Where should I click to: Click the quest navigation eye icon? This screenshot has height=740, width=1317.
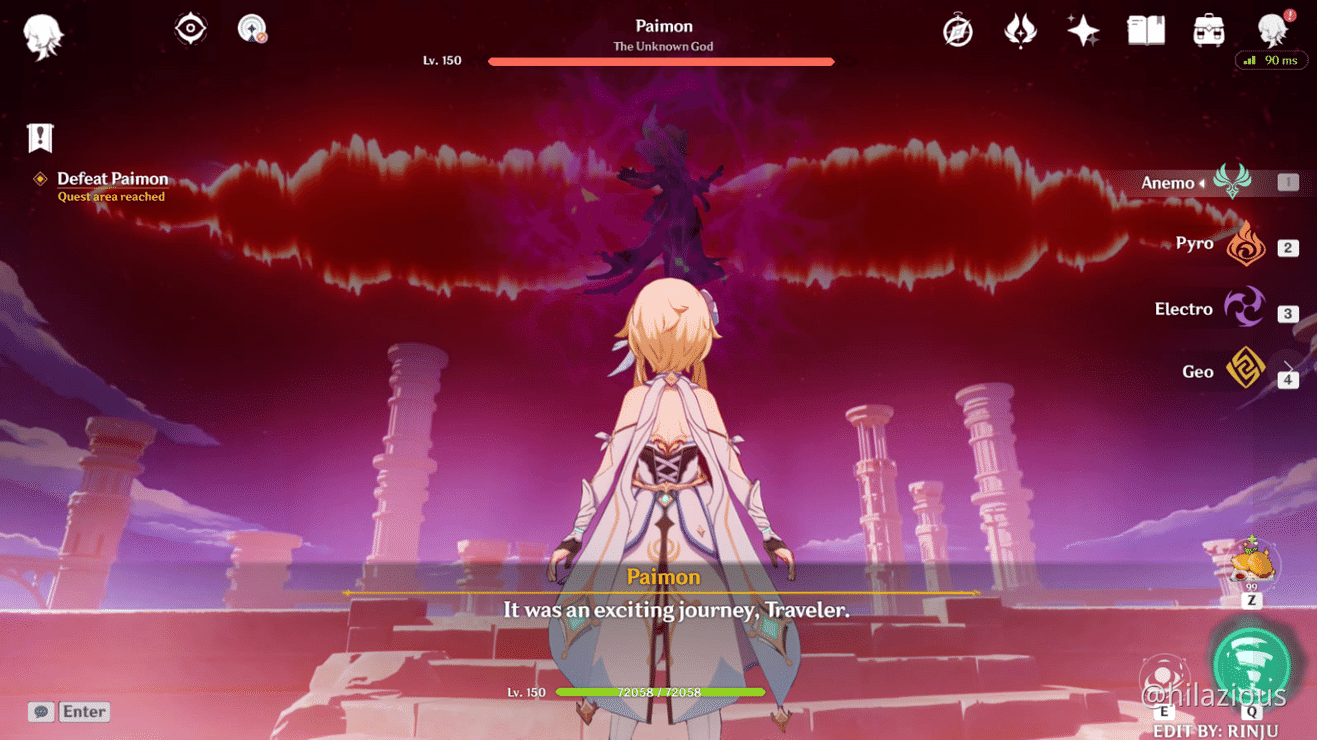pos(190,27)
